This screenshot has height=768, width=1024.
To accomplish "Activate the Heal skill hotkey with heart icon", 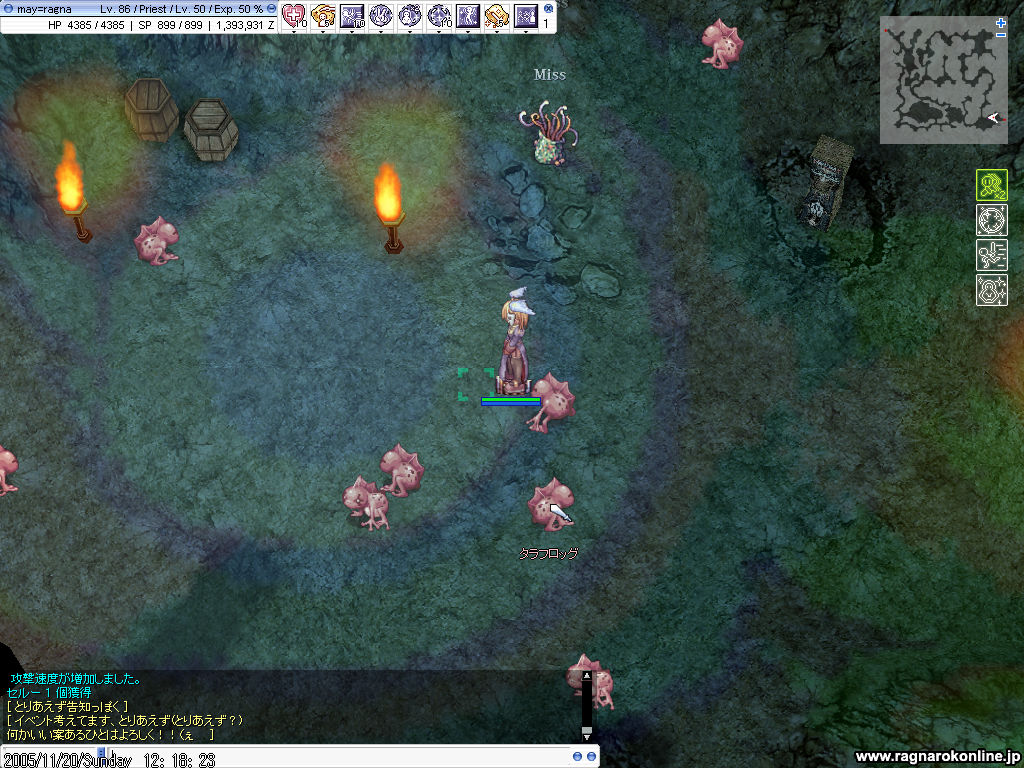I will [x=293, y=15].
